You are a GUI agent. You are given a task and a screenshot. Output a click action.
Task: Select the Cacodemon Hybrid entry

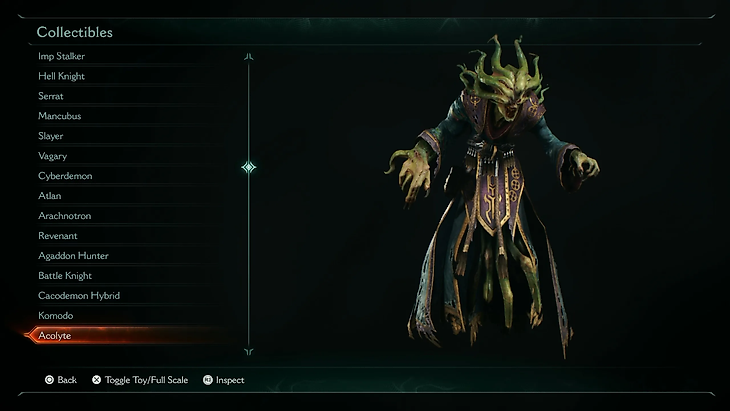point(79,296)
